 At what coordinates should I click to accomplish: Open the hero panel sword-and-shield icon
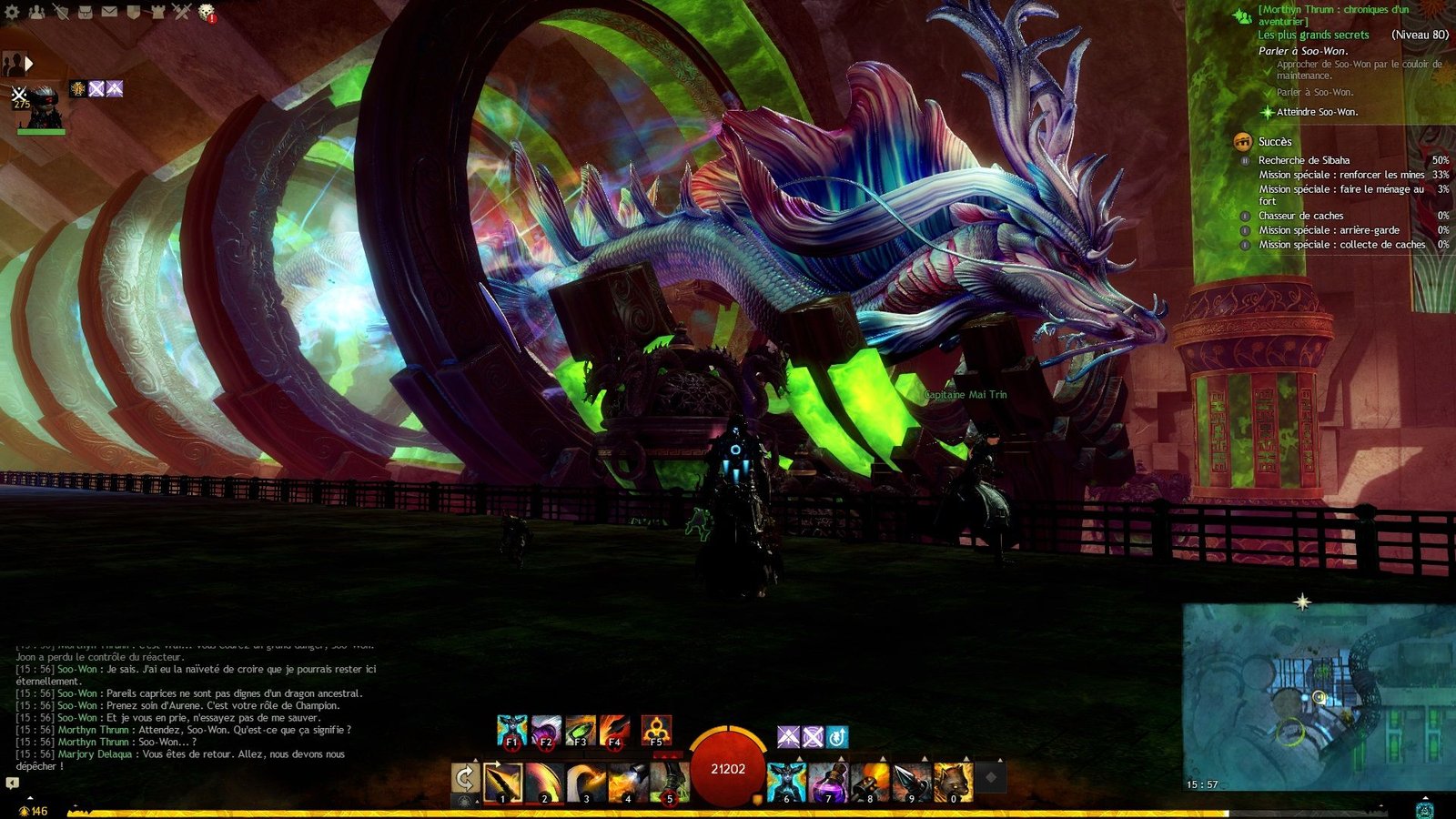click(x=61, y=12)
